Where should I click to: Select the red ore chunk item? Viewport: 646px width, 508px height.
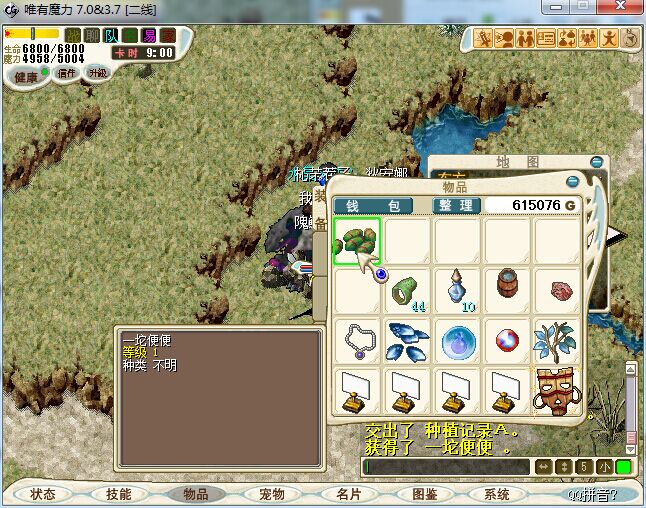point(557,292)
